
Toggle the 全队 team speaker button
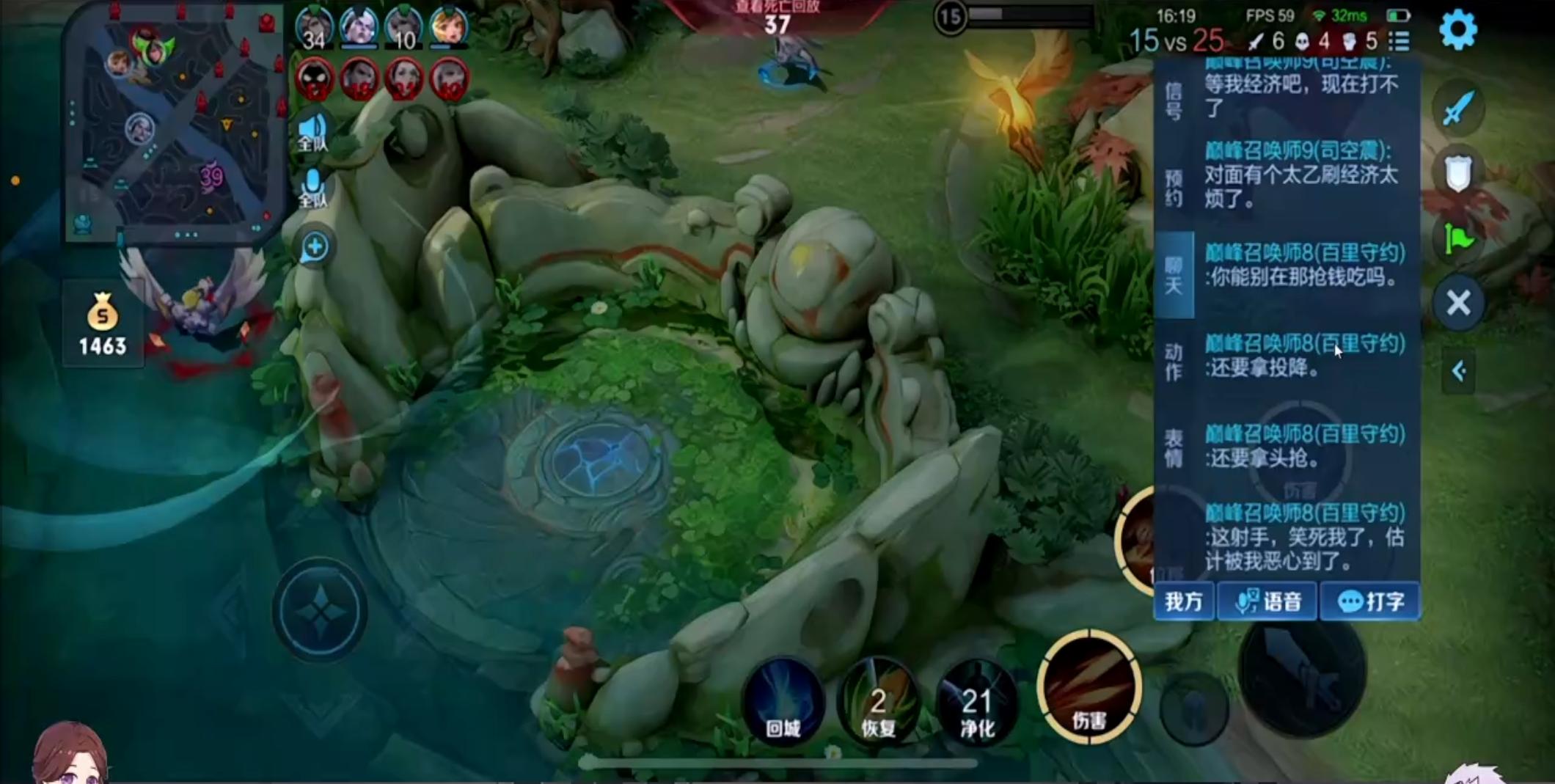pyautogui.click(x=313, y=132)
